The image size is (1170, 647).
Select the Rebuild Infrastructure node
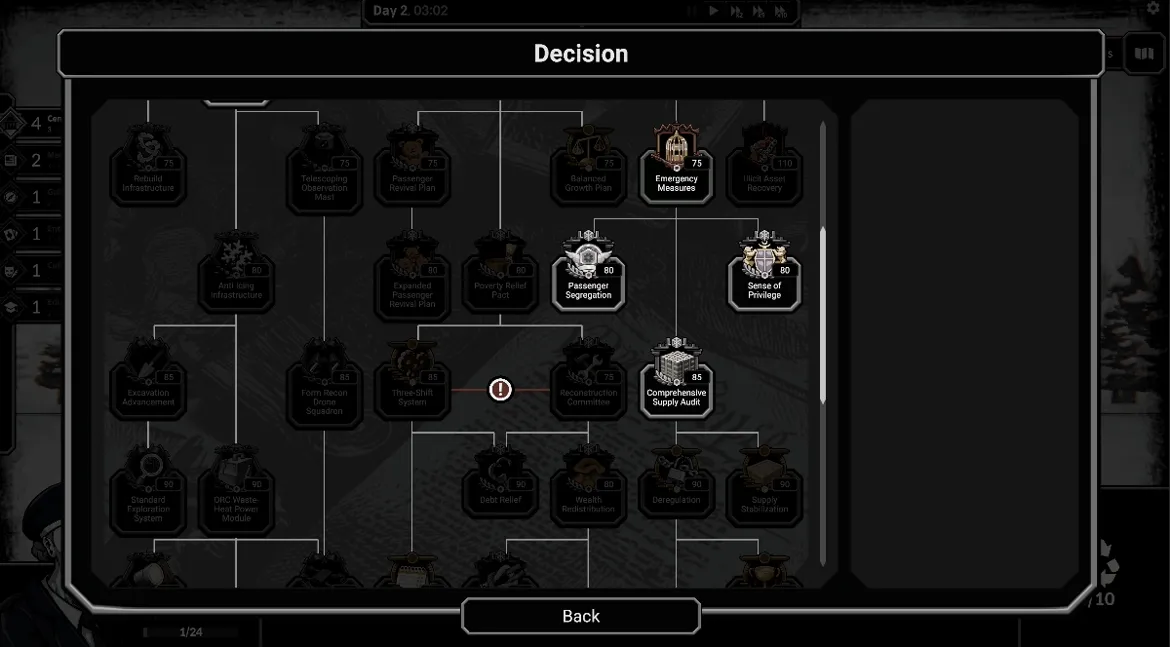(148, 165)
